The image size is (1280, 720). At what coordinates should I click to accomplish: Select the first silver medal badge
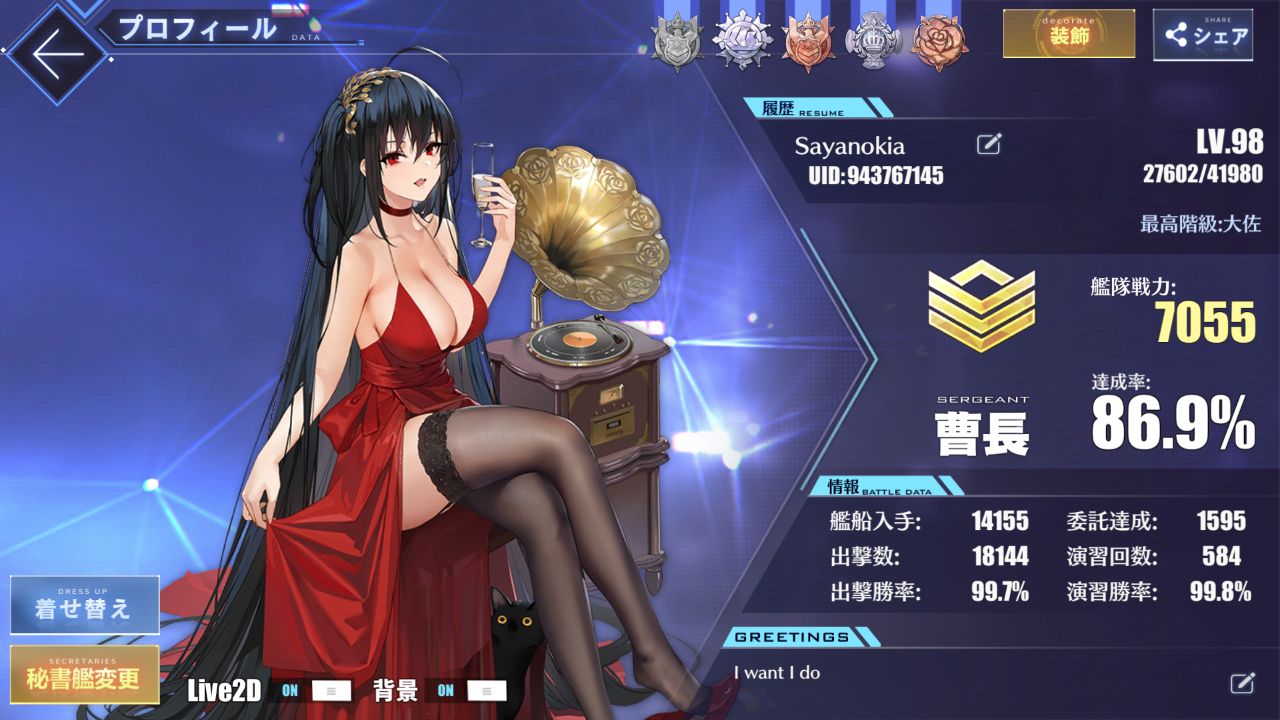(x=677, y=42)
